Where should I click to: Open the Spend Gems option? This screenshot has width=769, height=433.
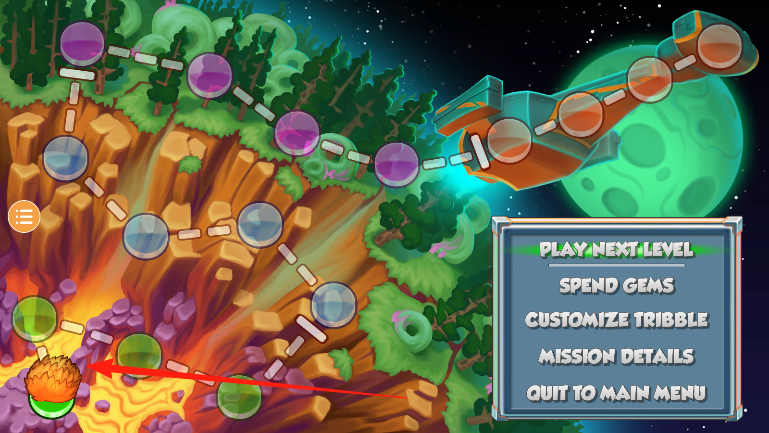click(x=616, y=285)
